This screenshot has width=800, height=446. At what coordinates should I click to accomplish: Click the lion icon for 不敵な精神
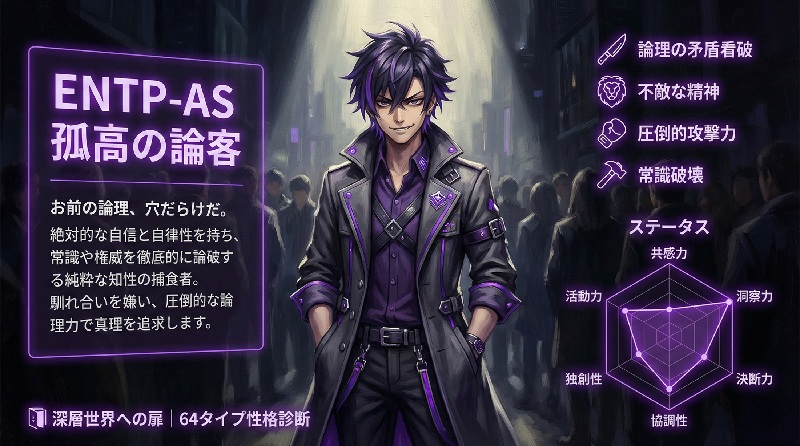tap(609, 90)
